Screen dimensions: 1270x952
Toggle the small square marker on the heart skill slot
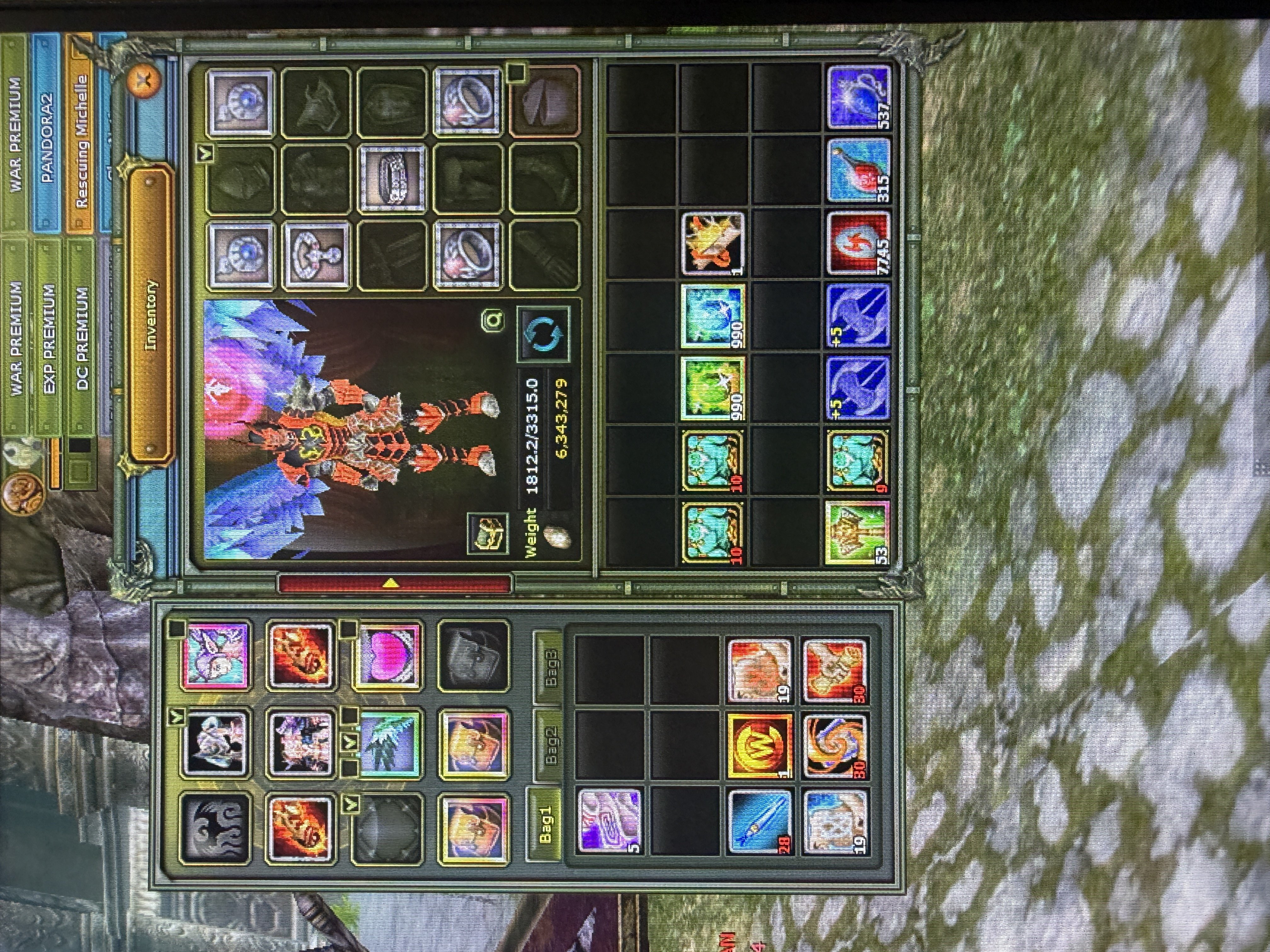pyautogui.click(x=348, y=630)
